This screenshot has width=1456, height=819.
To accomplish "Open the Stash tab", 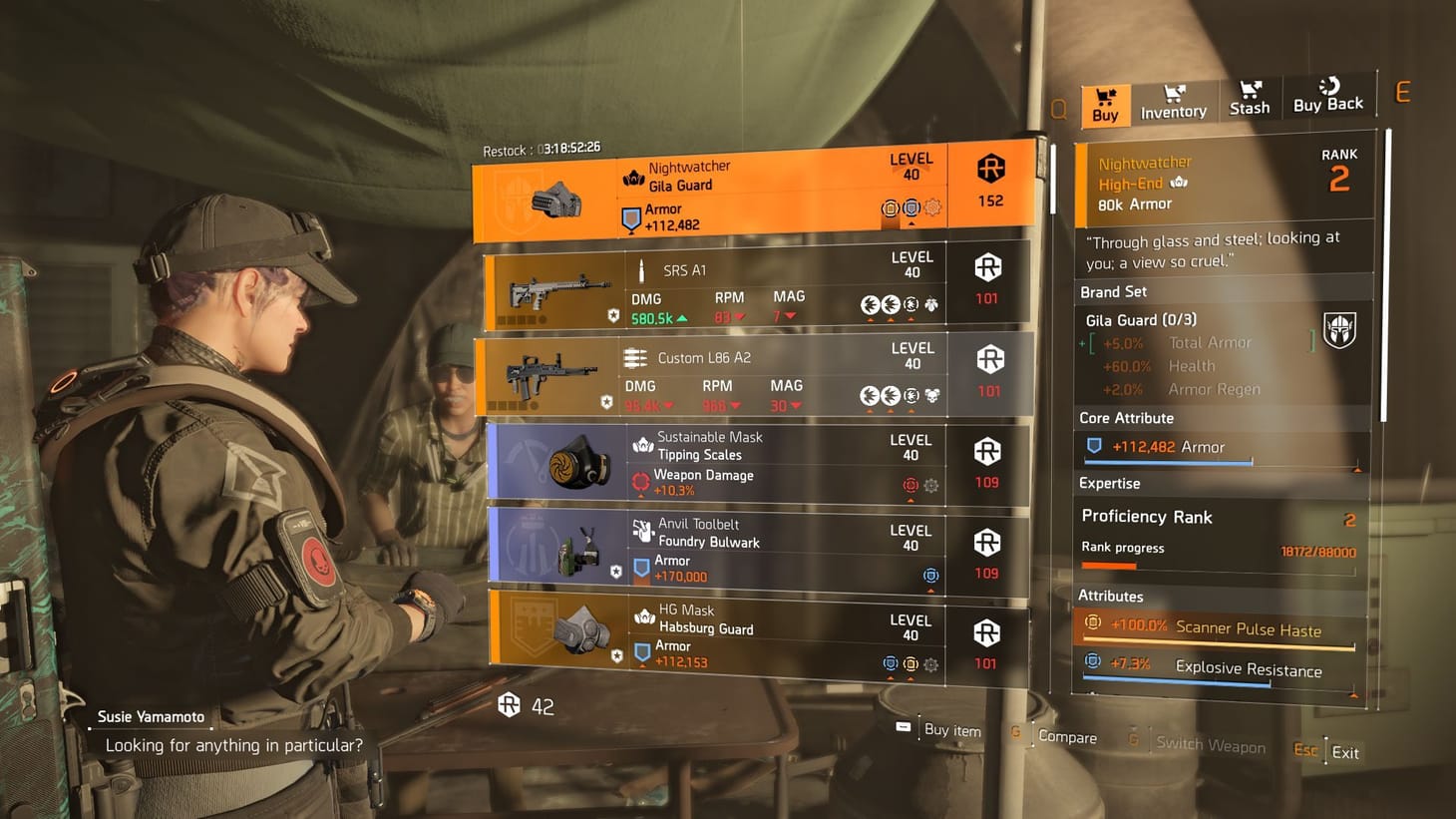I will [1250, 100].
